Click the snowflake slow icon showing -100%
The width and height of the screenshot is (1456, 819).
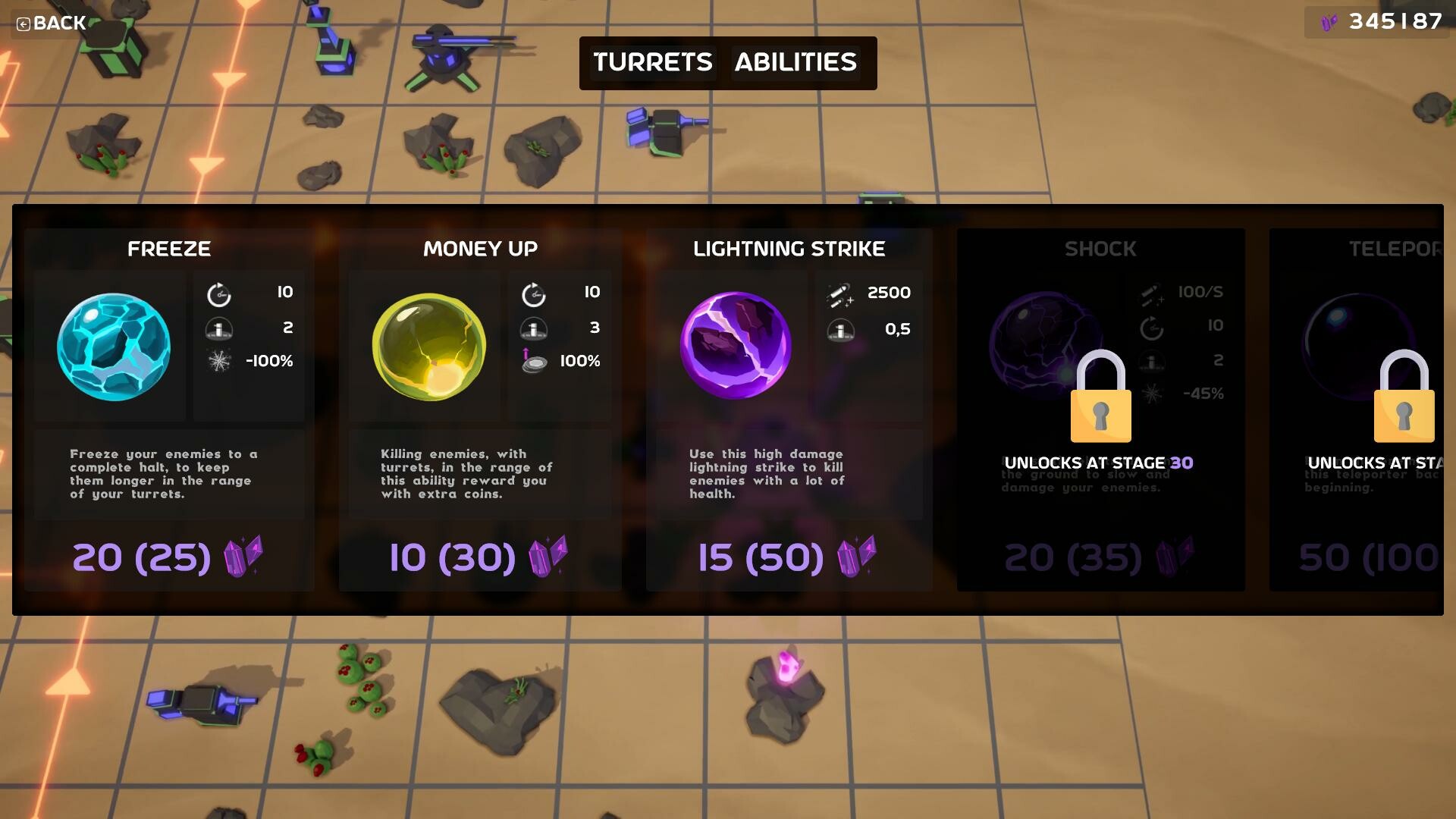219,362
